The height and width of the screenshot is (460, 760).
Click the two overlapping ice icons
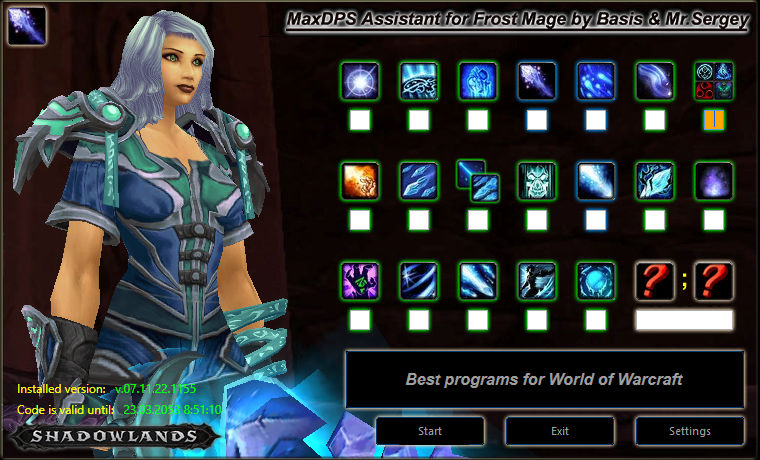click(x=478, y=181)
